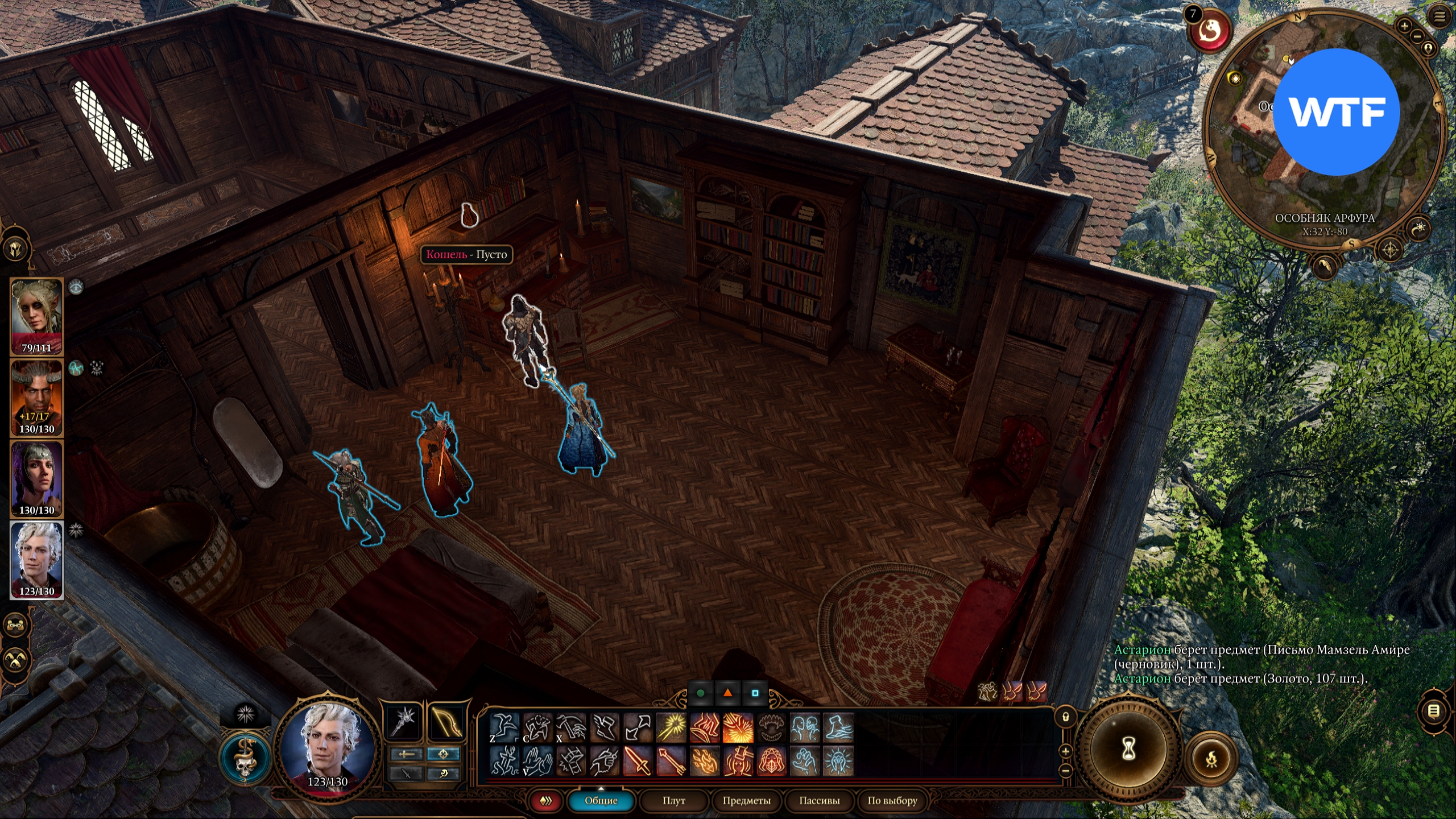
Task: Select the horned character portrait with 130/130
Action: point(36,397)
